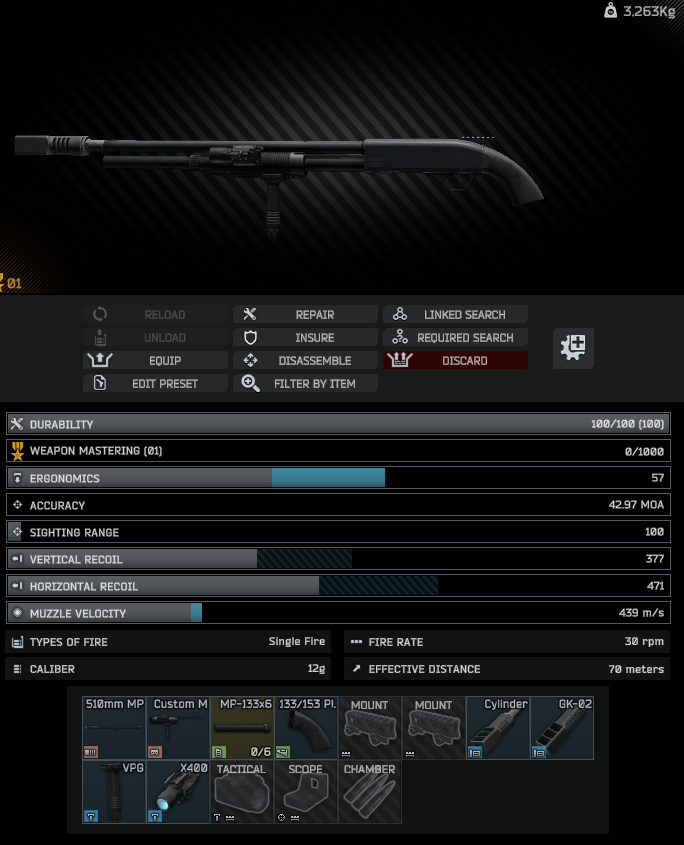The height and width of the screenshot is (845, 684).
Task: Select the VPG foregrip slot
Action: 114,792
